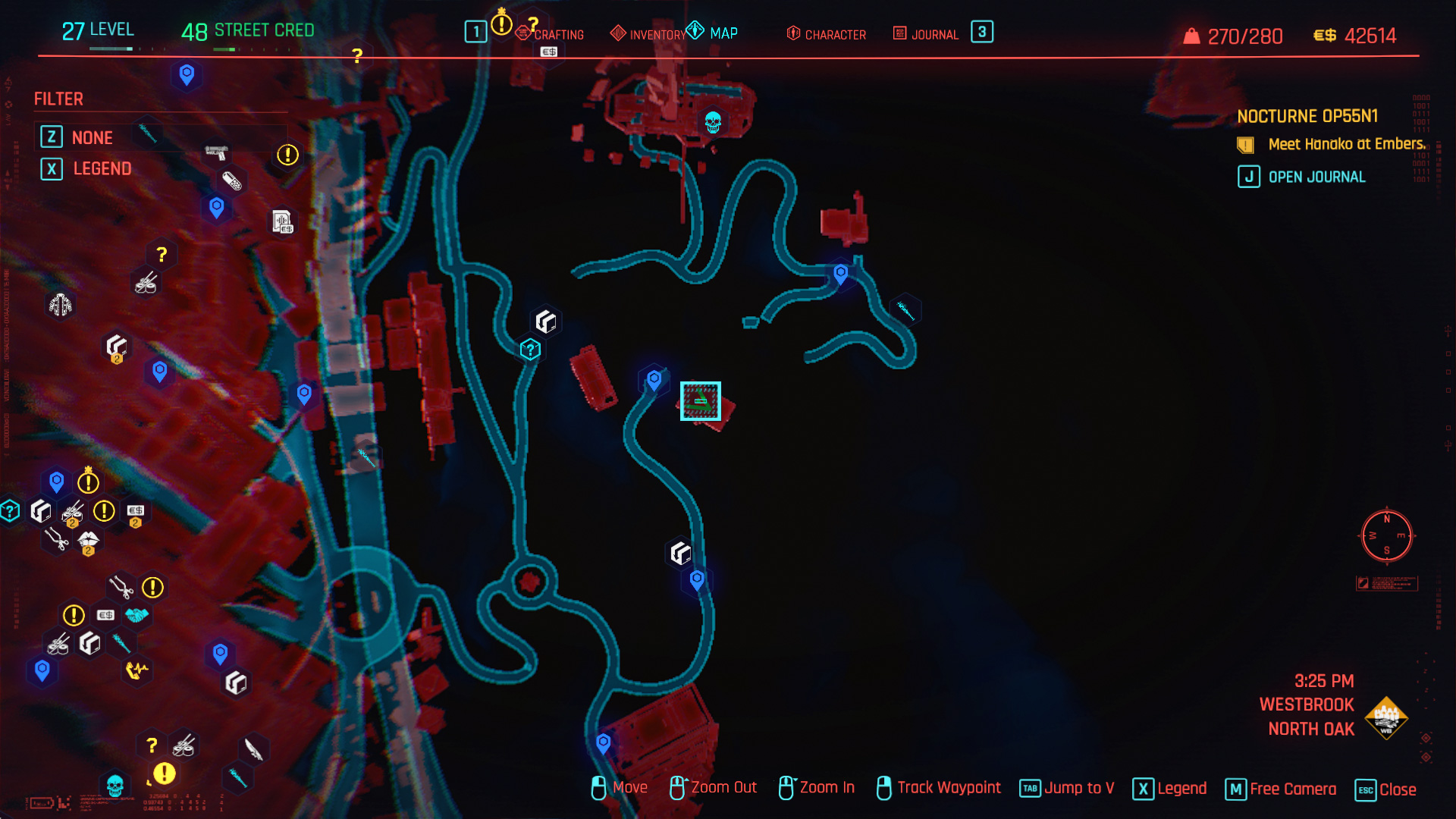Click the cyan handshake map marker
1456x819 pixels.
click(x=137, y=615)
